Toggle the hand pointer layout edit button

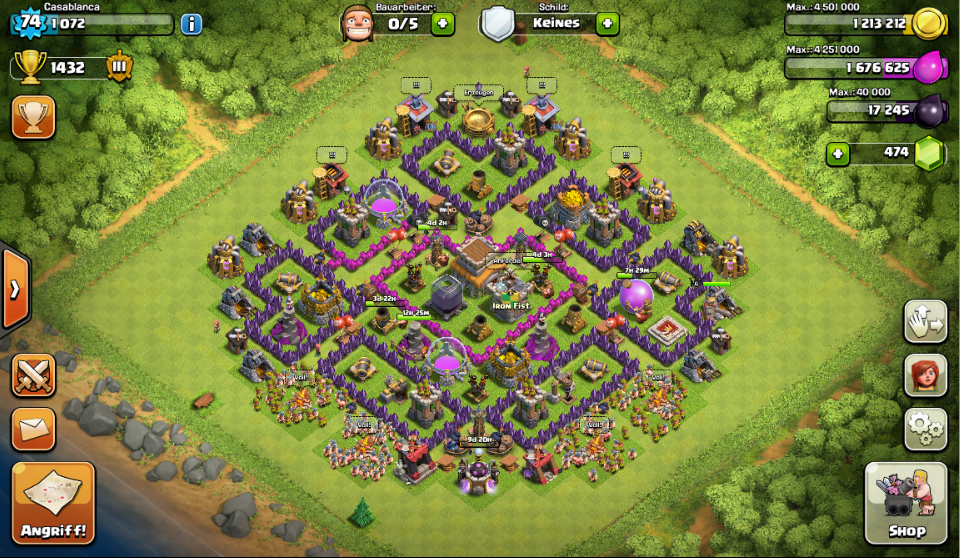point(925,321)
